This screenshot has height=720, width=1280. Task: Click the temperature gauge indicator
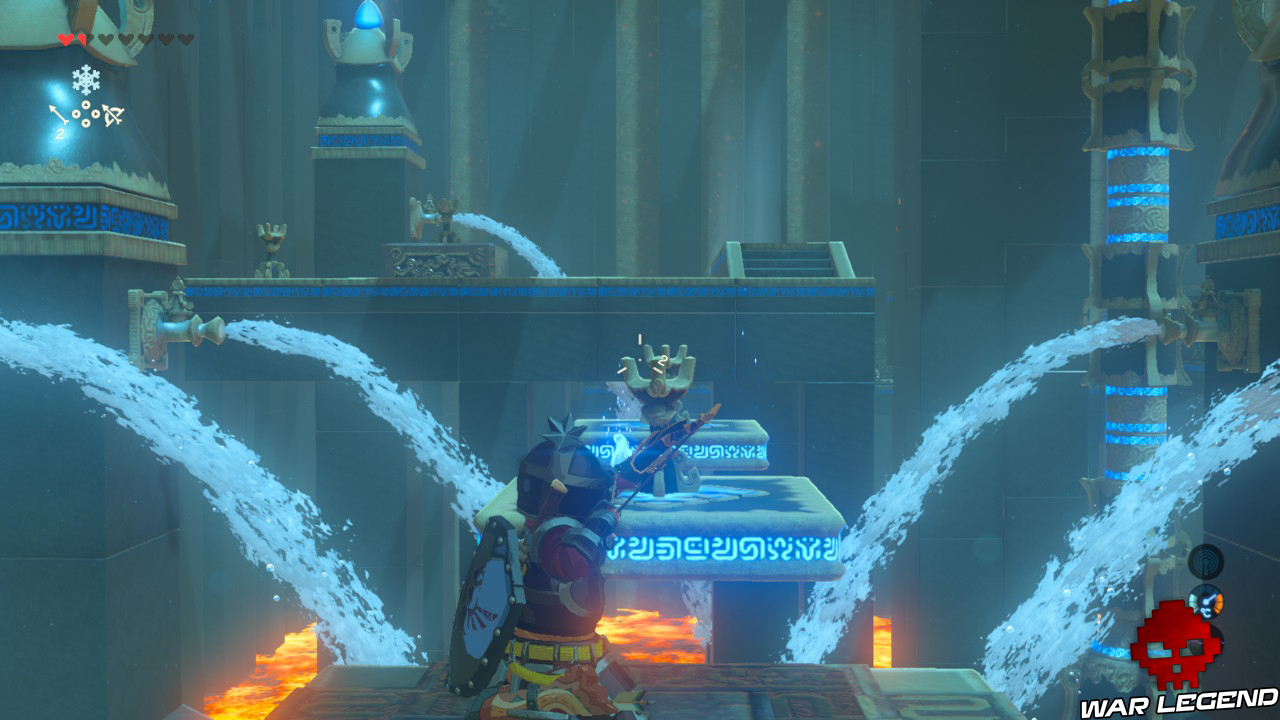(1207, 602)
